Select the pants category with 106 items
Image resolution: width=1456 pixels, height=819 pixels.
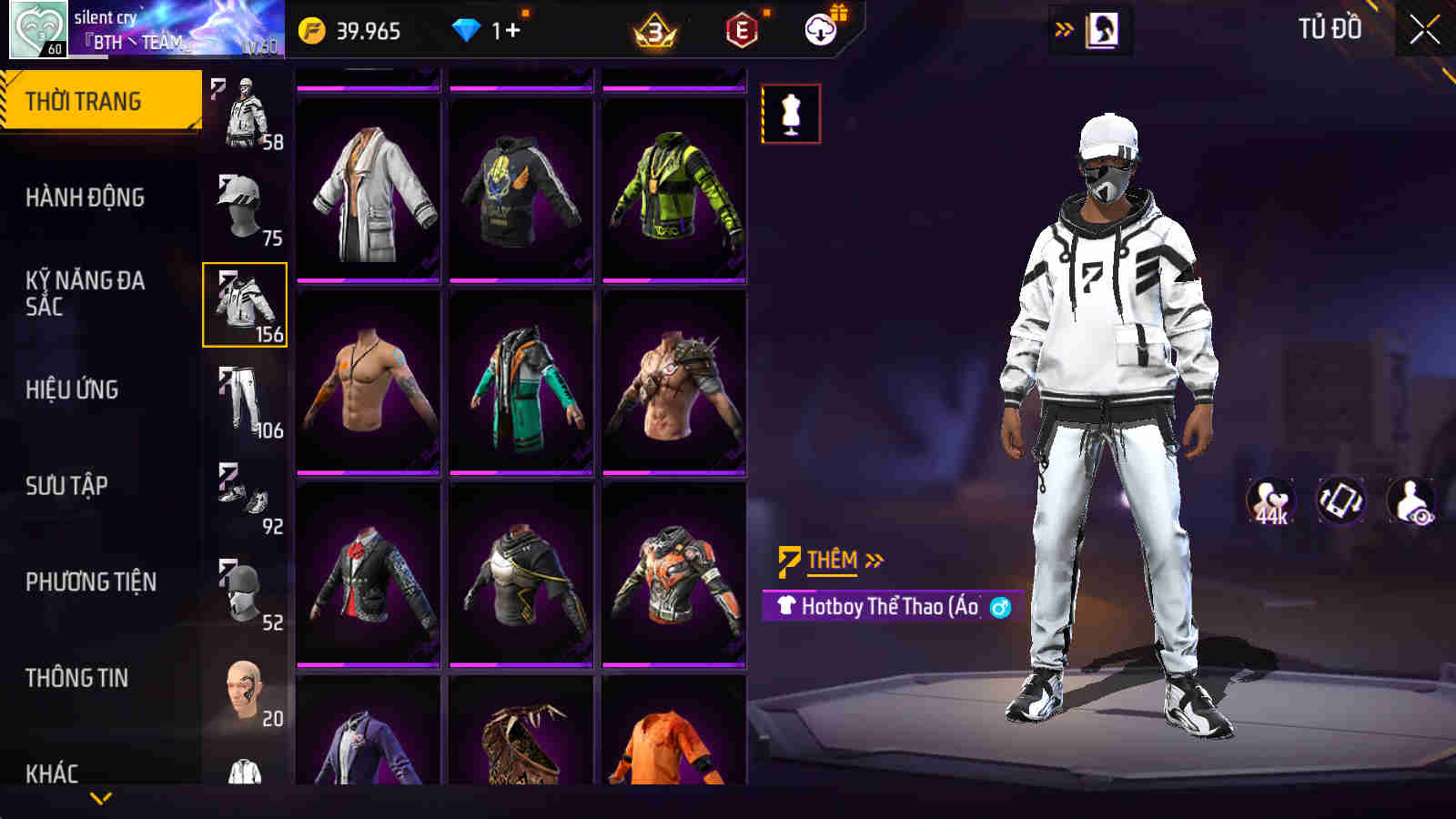point(243,400)
